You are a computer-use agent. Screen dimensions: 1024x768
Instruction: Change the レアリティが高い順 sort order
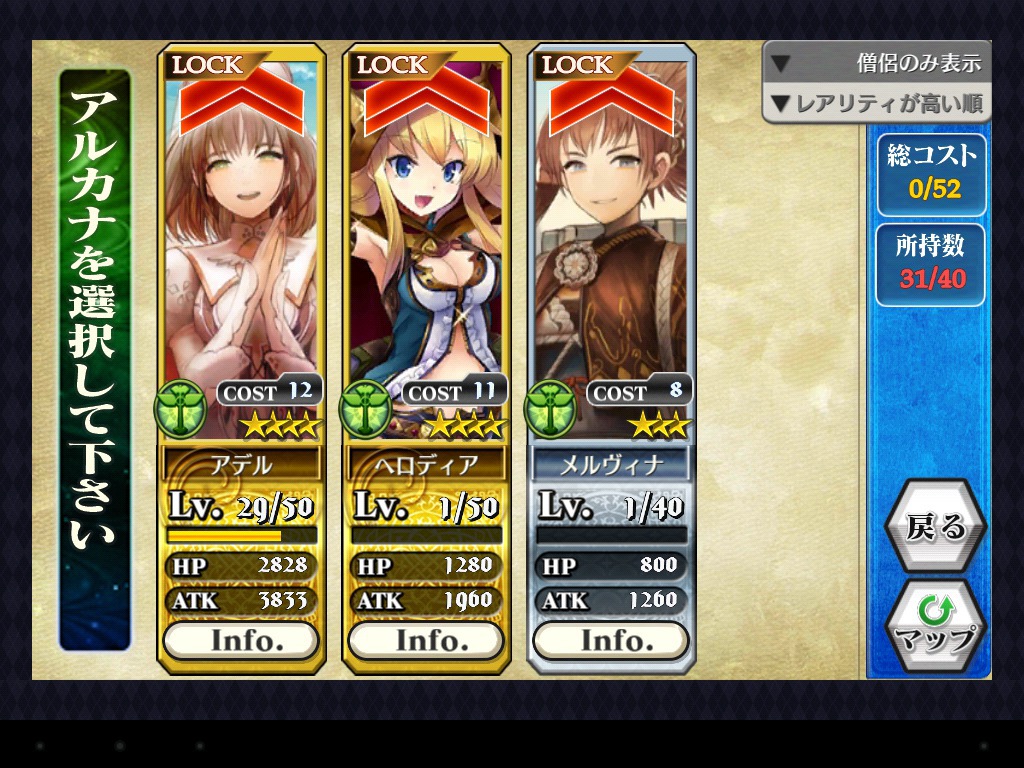pyautogui.click(x=876, y=103)
